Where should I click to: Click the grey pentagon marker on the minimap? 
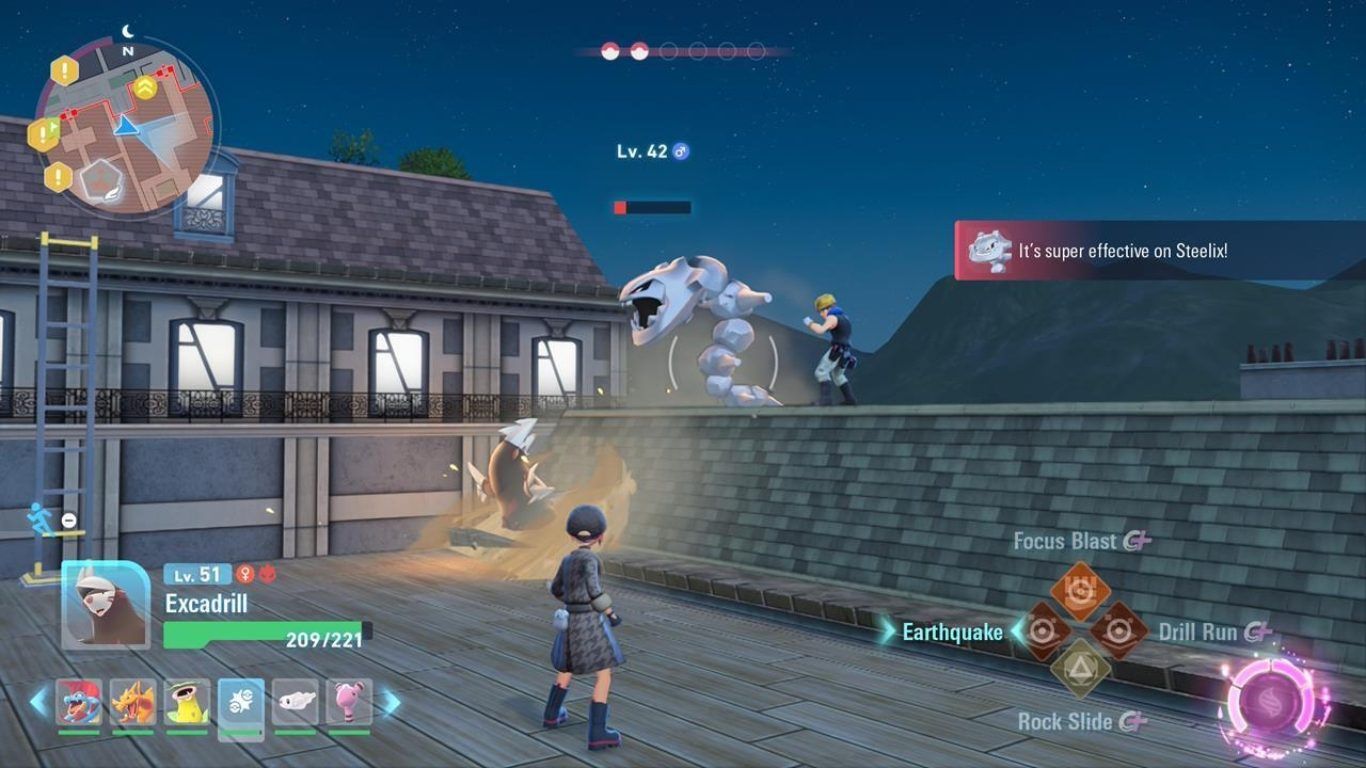pos(101,180)
